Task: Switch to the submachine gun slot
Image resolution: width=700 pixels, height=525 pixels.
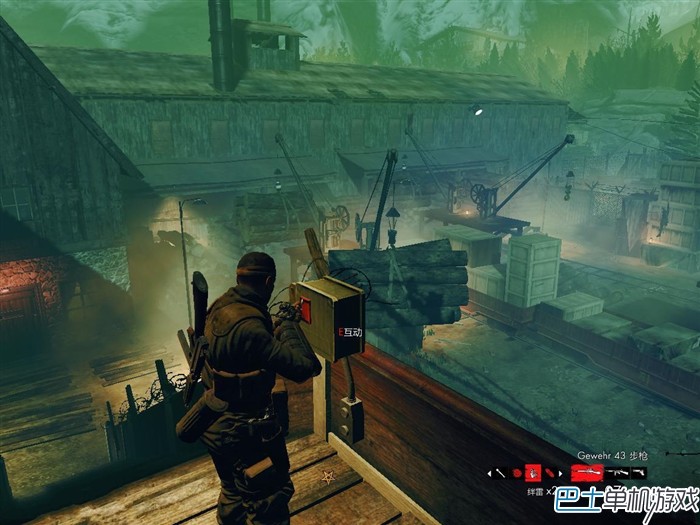Action: 618,472
